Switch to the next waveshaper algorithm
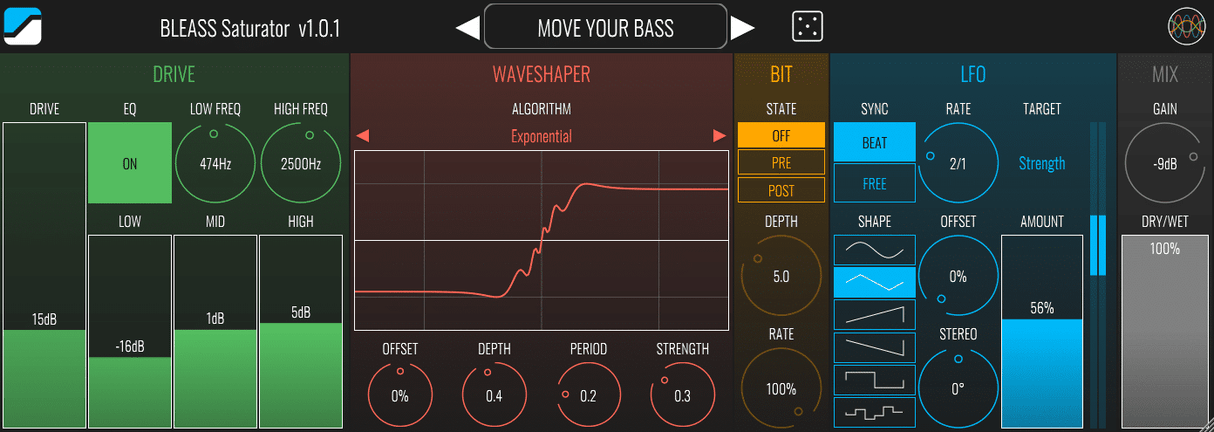The height and width of the screenshot is (432, 1214). pos(719,136)
